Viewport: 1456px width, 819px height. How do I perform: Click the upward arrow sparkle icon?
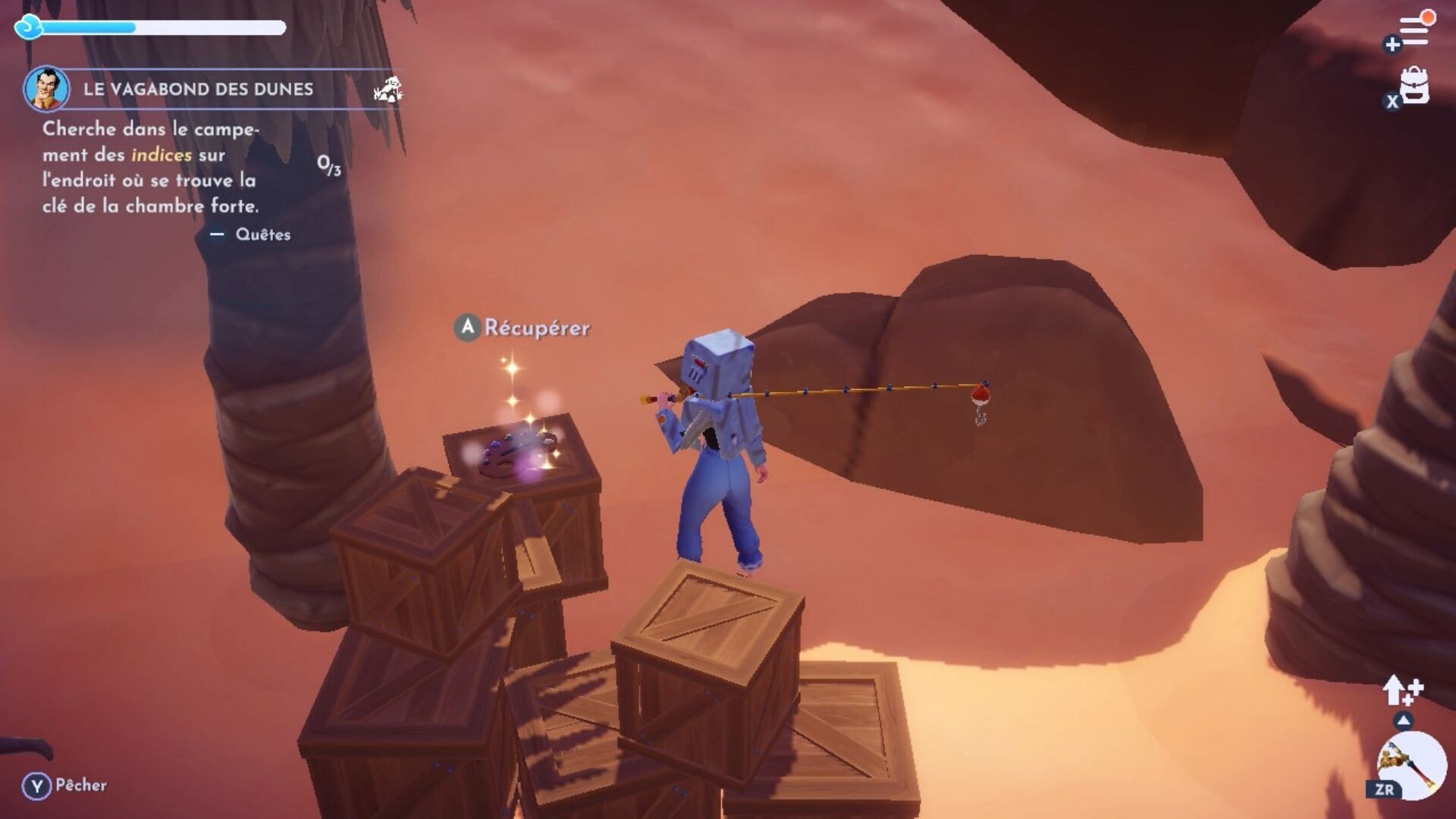1402,690
